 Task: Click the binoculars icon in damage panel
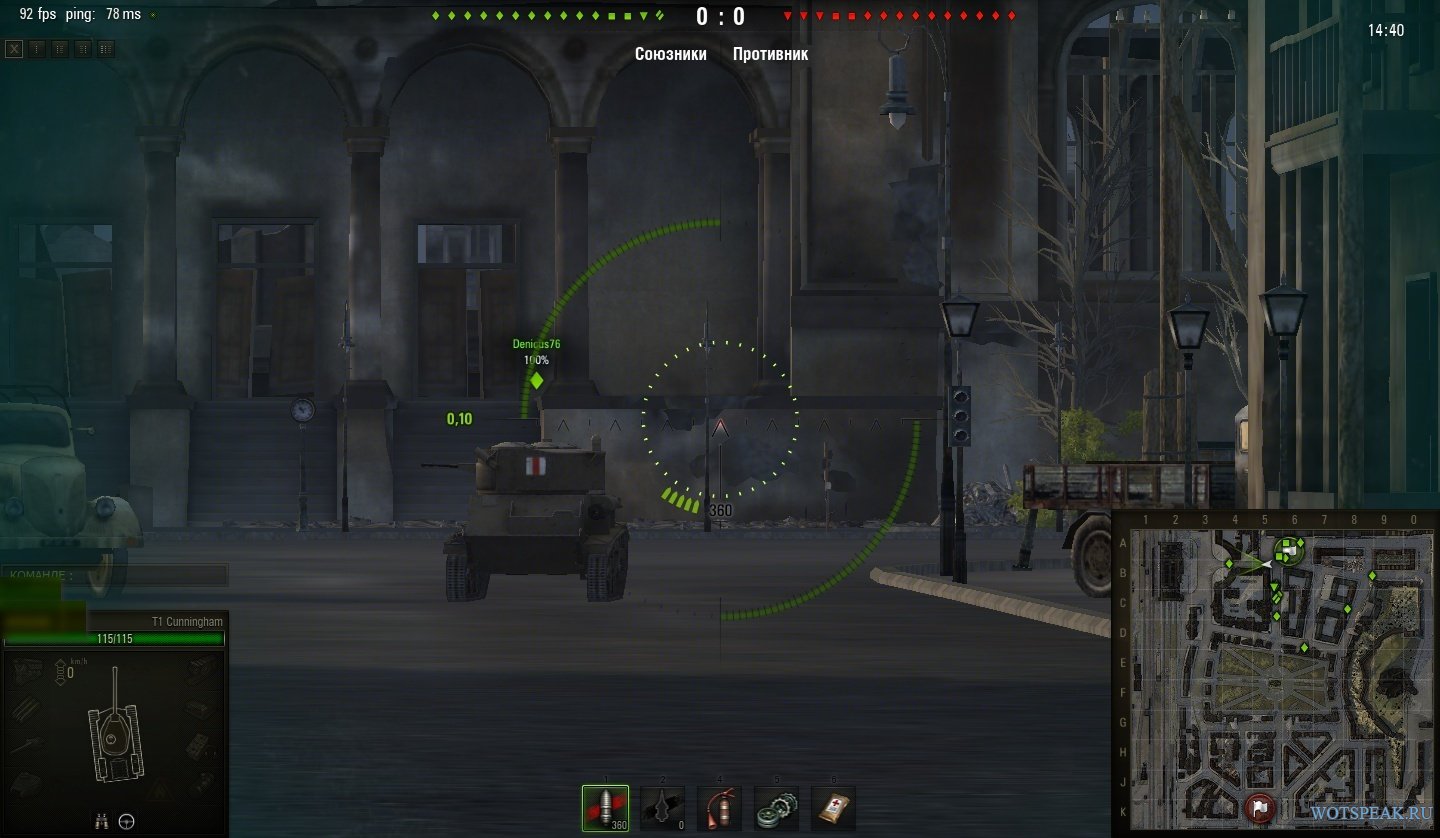[101, 821]
